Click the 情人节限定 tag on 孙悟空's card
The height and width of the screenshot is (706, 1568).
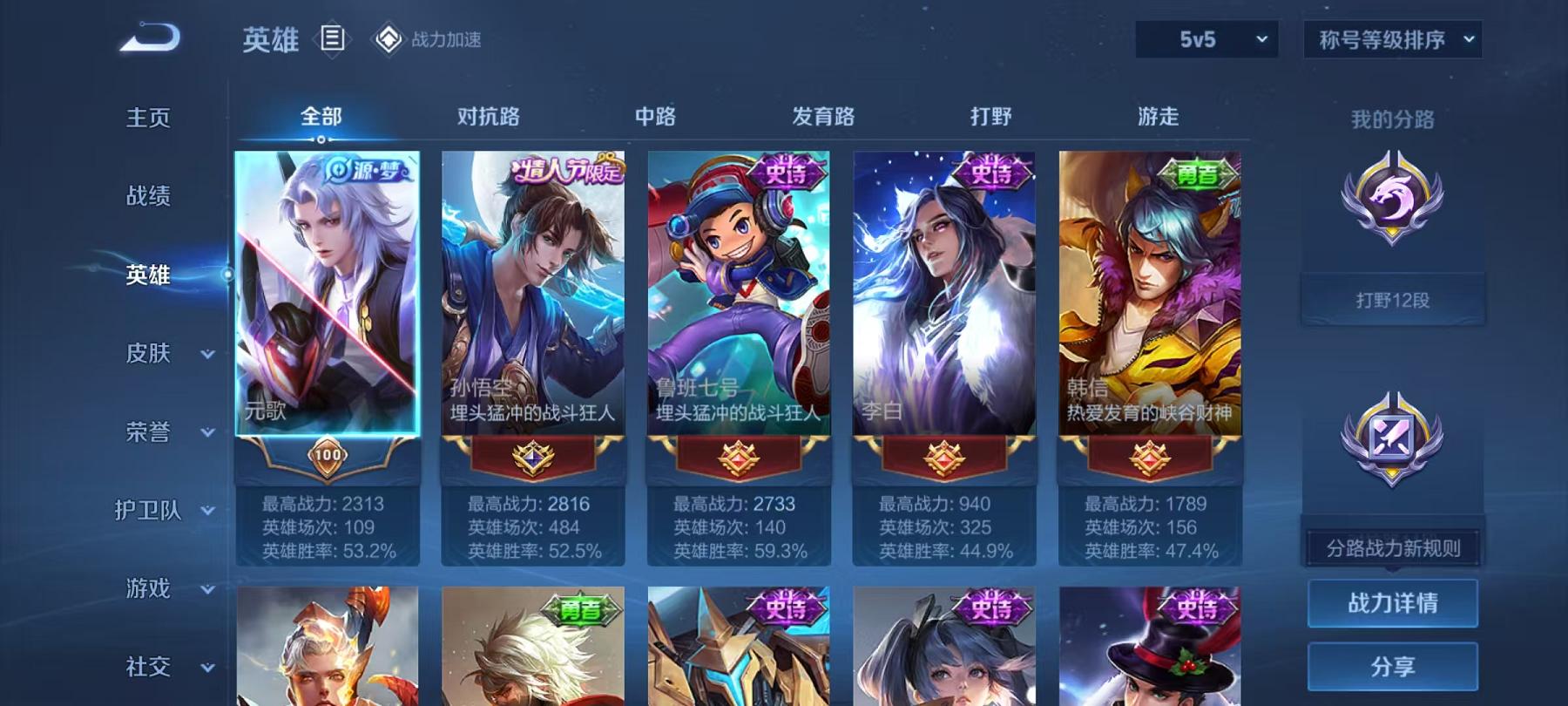click(567, 171)
